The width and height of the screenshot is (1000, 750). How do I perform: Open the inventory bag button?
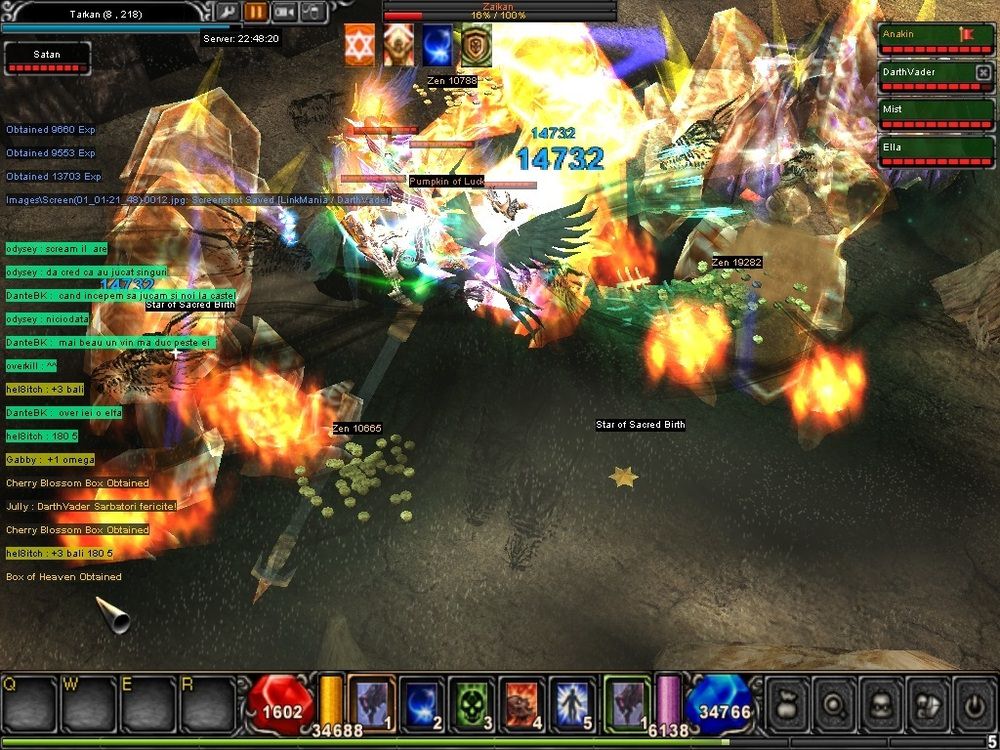click(x=786, y=703)
